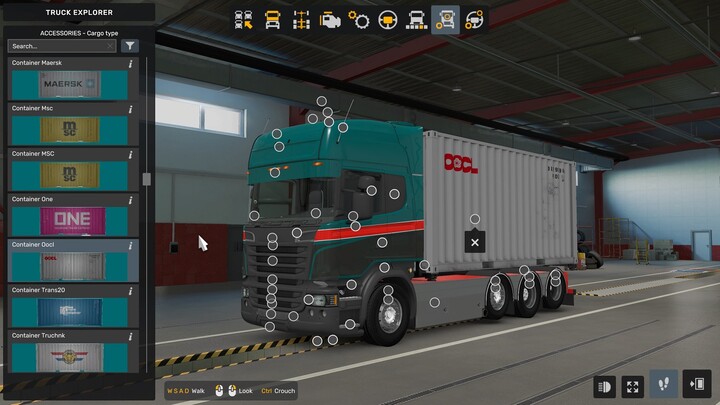Click the accessory search field

(55, 46)
